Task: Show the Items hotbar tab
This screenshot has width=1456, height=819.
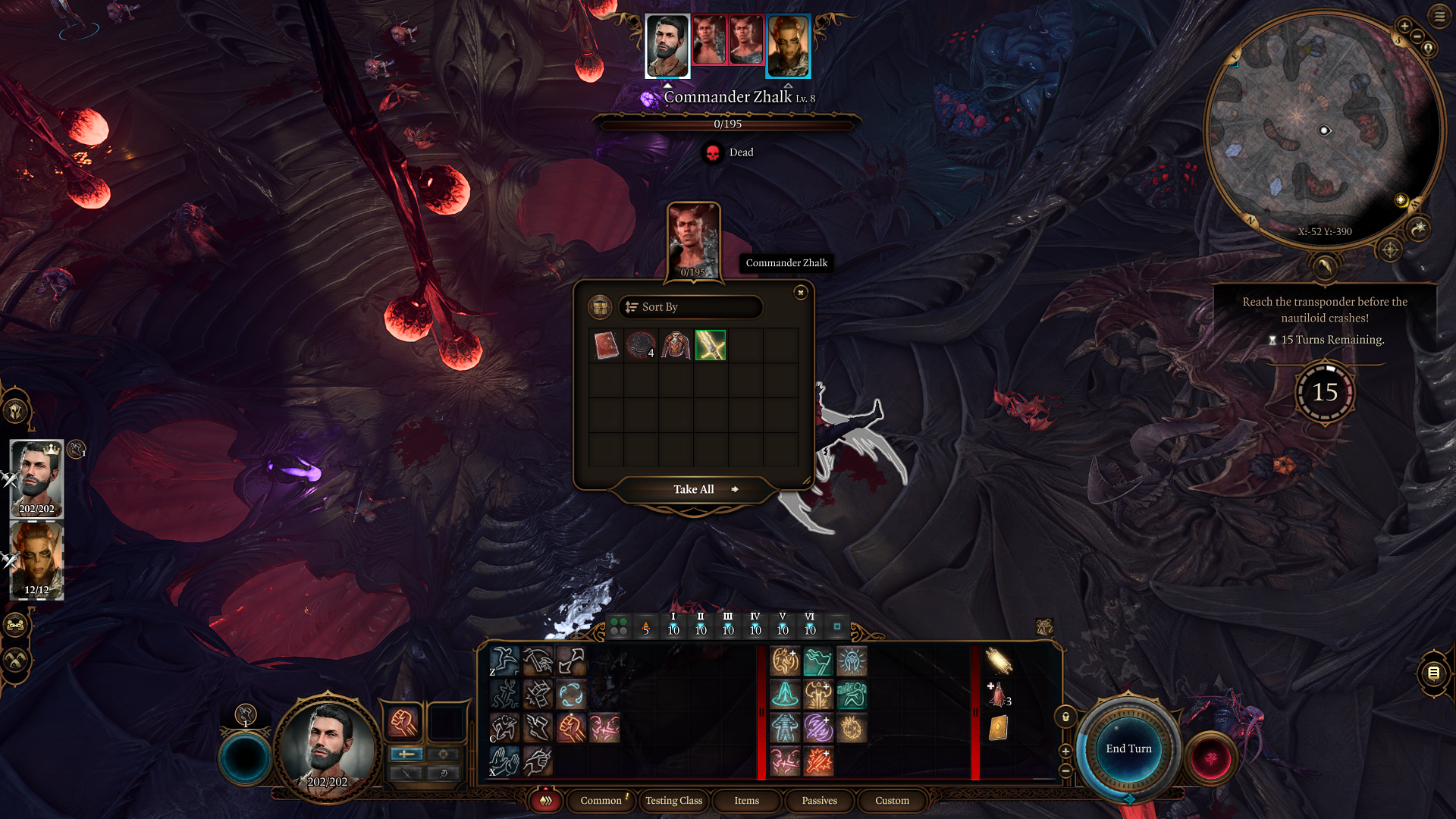Action: click(x=746, y=801)
